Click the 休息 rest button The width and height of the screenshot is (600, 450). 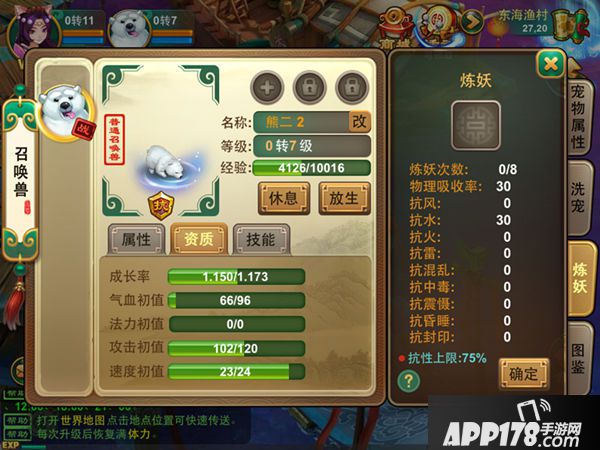[x=284, y=197]
